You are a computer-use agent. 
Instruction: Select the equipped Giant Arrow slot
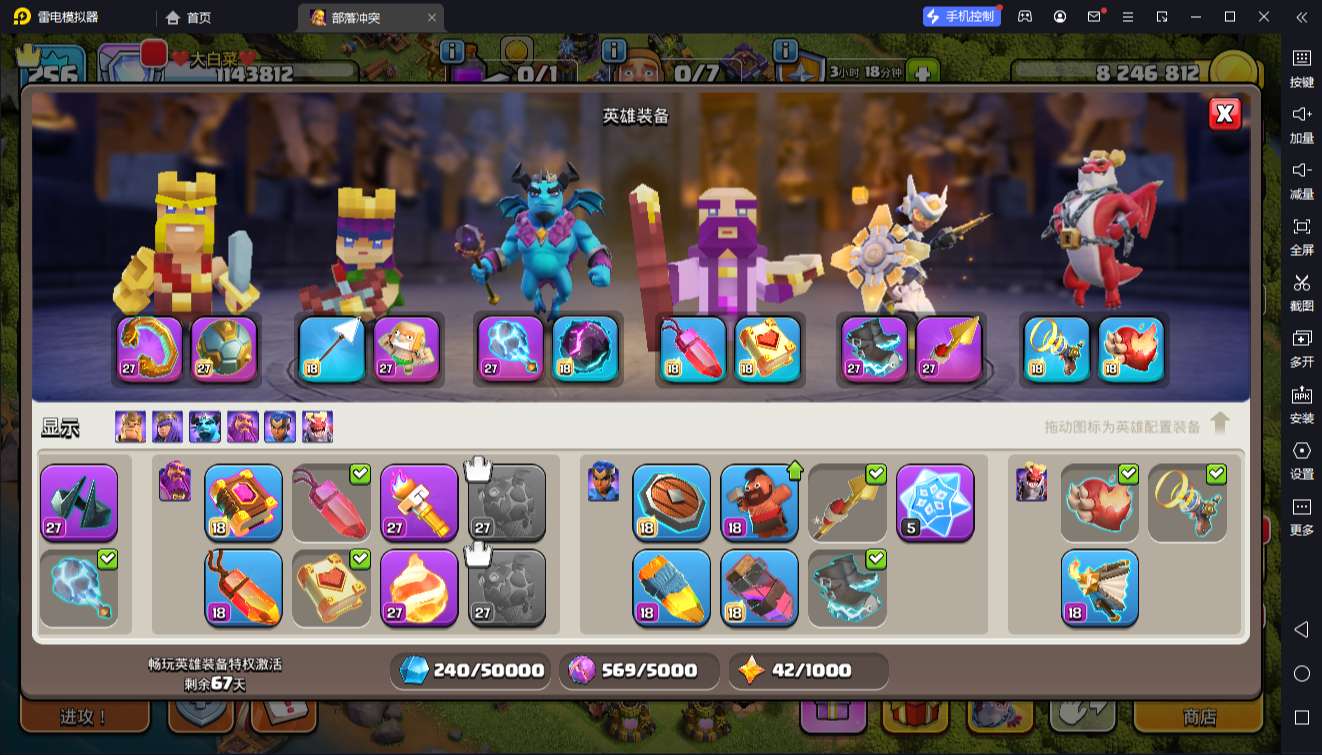tap(332, 349)
